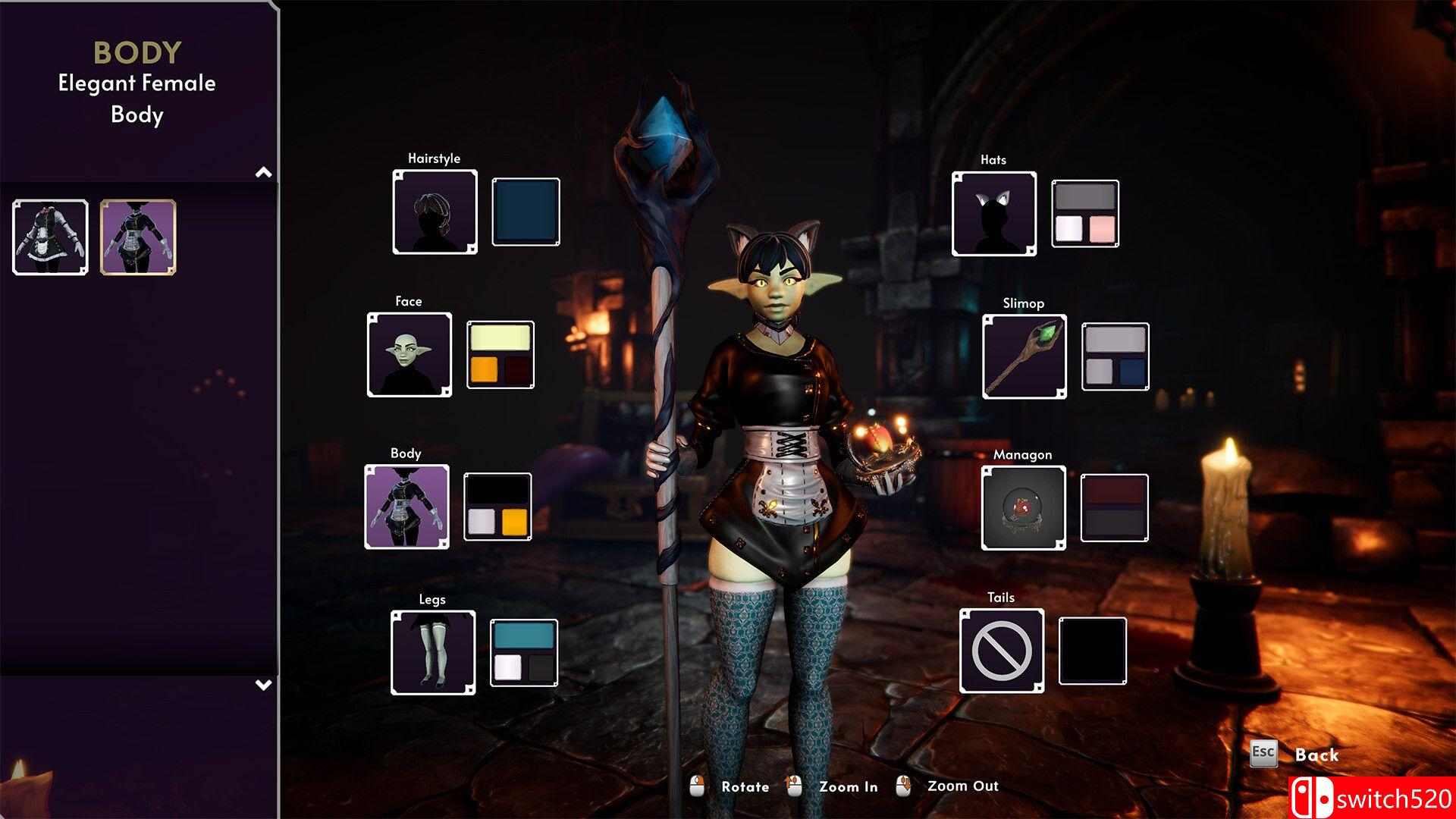This screenshot has width=1456, height=819.
Task: Select the Slimop staff slot
Action: [1024, 356]
